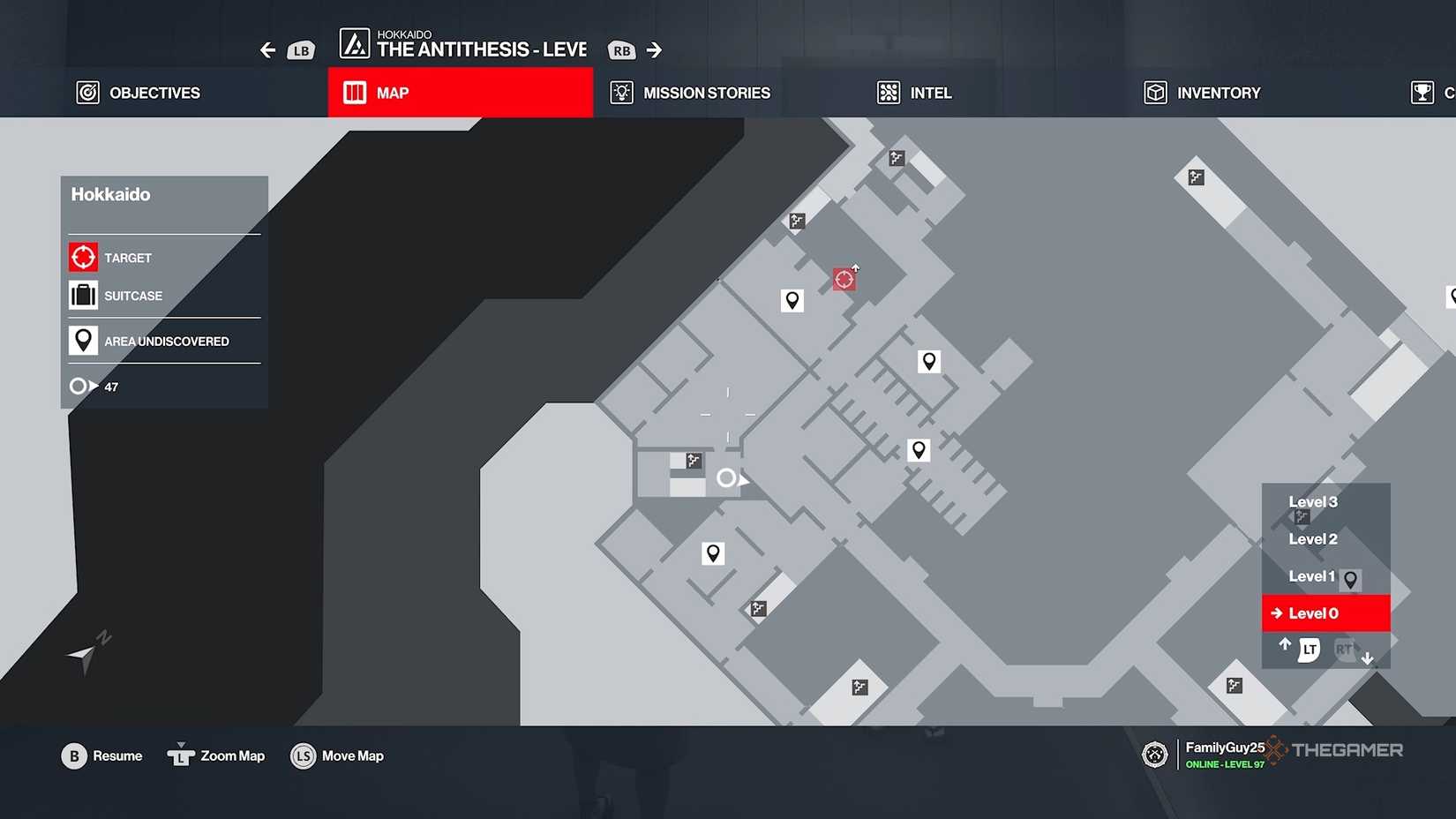Select Level 2 in the floor selector
The height and width of the screenshot is (819, 1456).
pos(1312,538)
